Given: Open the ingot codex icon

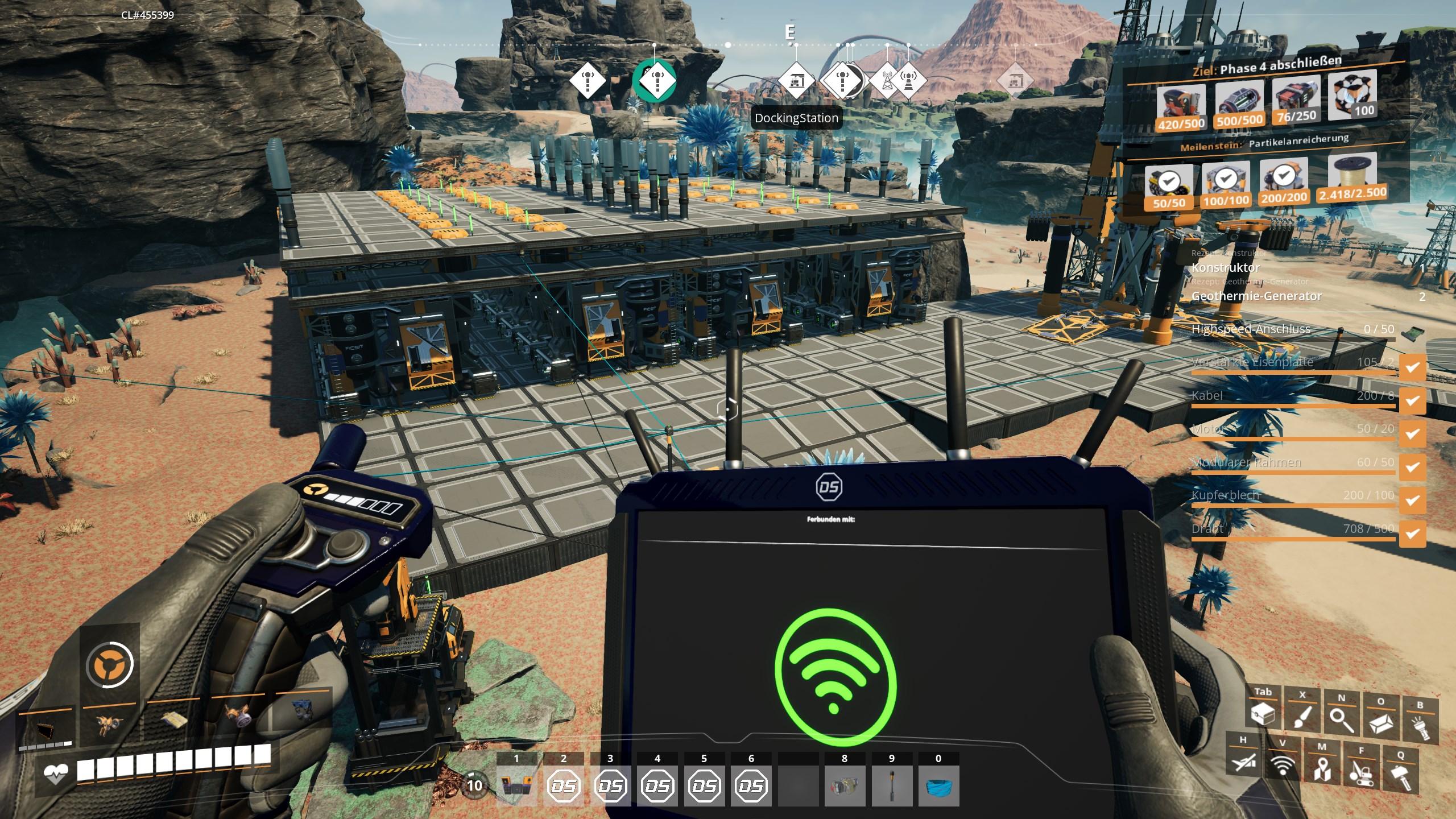Looking at the screenshot, I should click(1380, 722).
